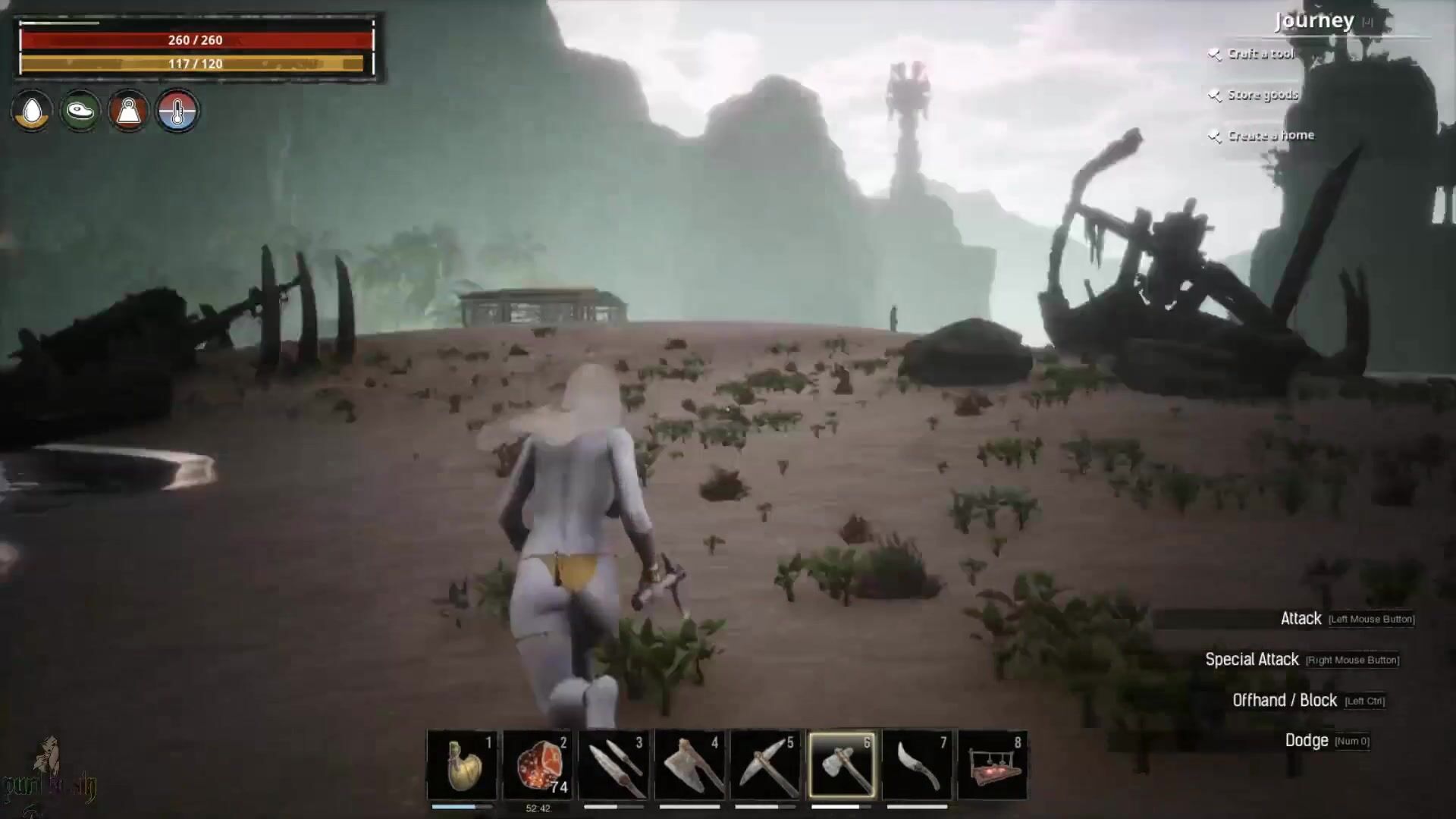The image size is (1456, 819).
Task: Click the meat steak hunger icon
Action: pyautogui.click(x=80, y=111)
